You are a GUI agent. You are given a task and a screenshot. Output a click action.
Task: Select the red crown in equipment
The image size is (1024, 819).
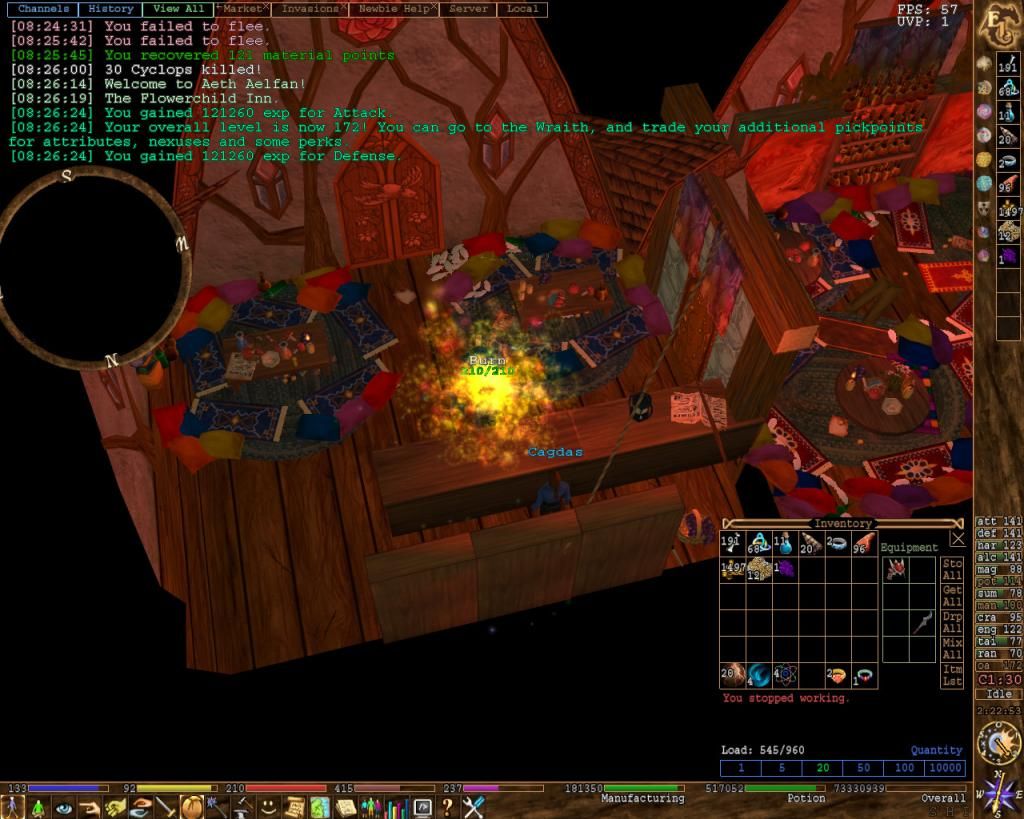pos(895,569)
